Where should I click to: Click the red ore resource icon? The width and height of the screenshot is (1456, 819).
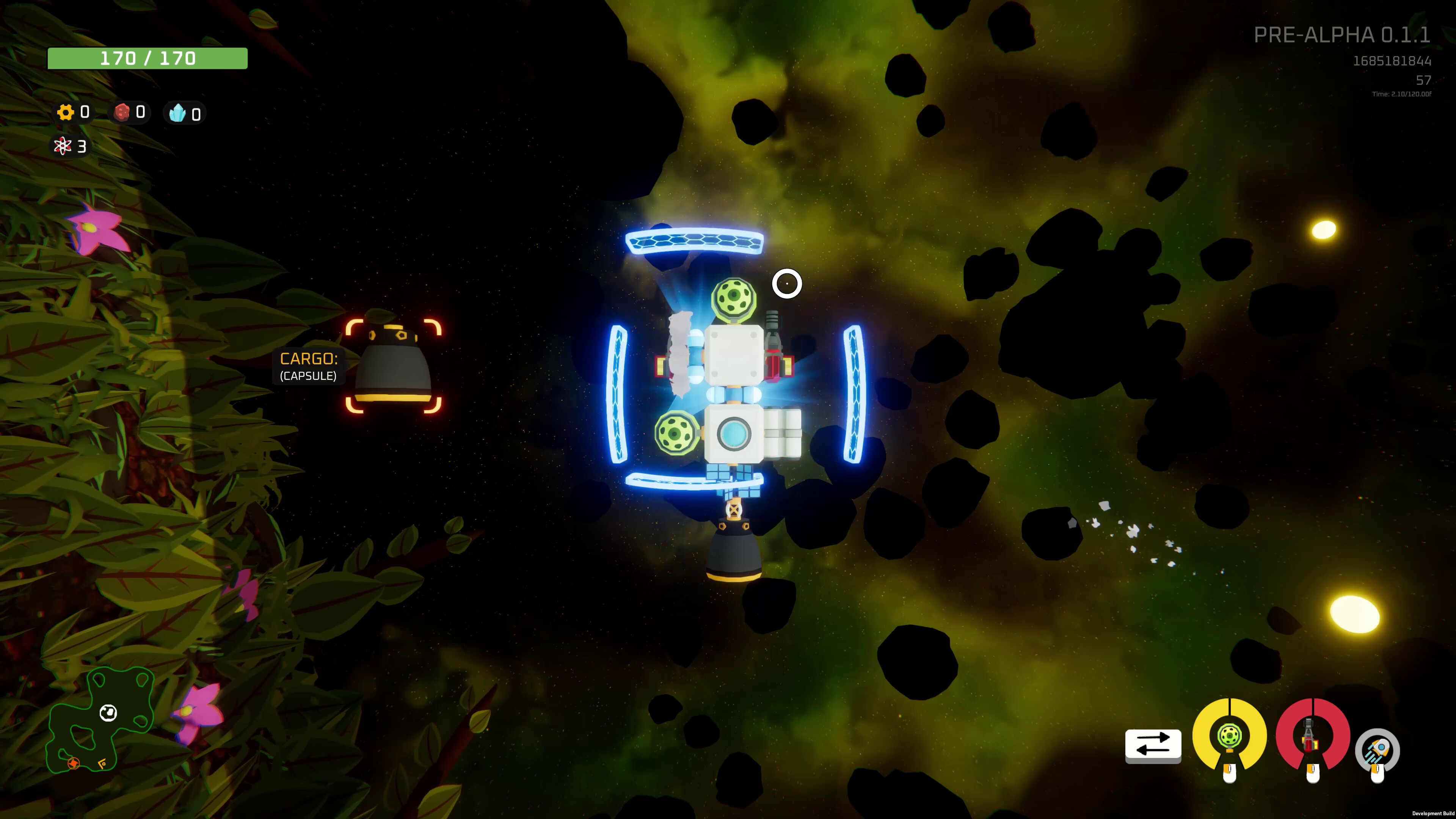click(122, 113)
